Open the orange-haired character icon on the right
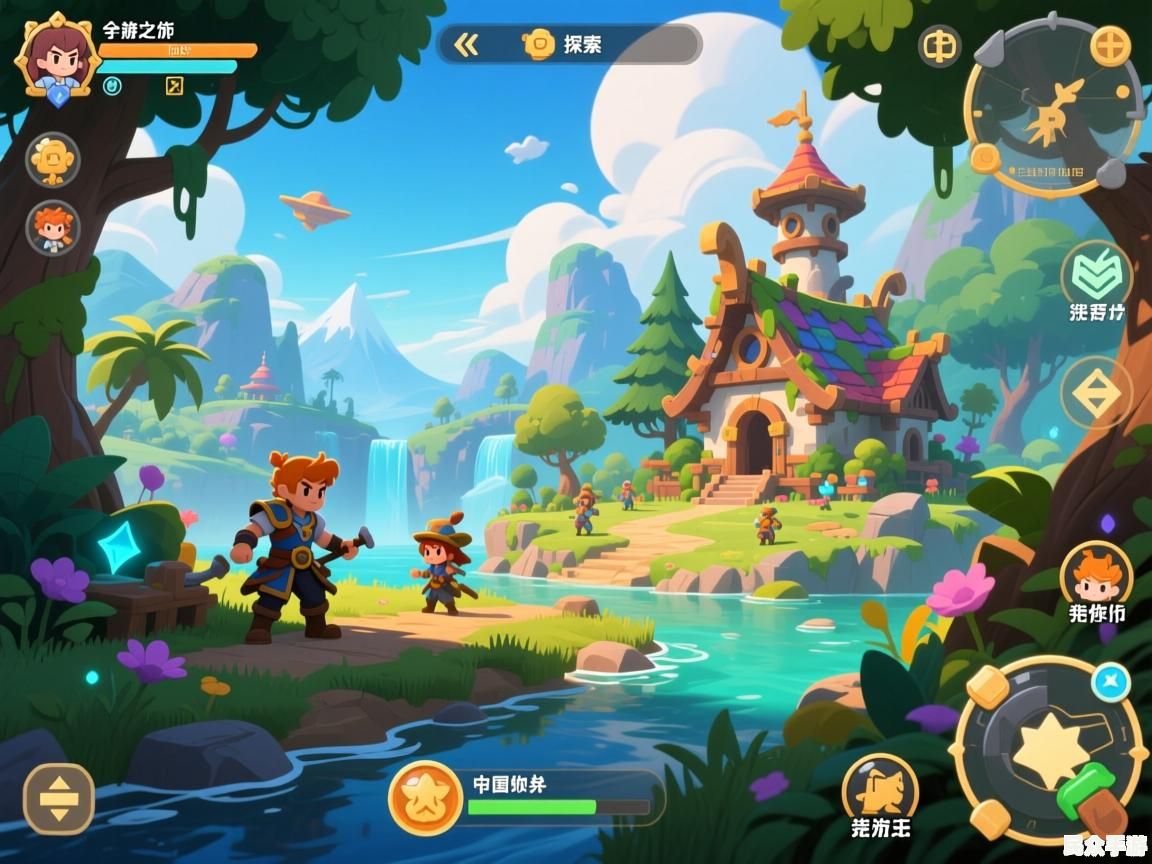1152x864 pixels. tap(1096, 574)
